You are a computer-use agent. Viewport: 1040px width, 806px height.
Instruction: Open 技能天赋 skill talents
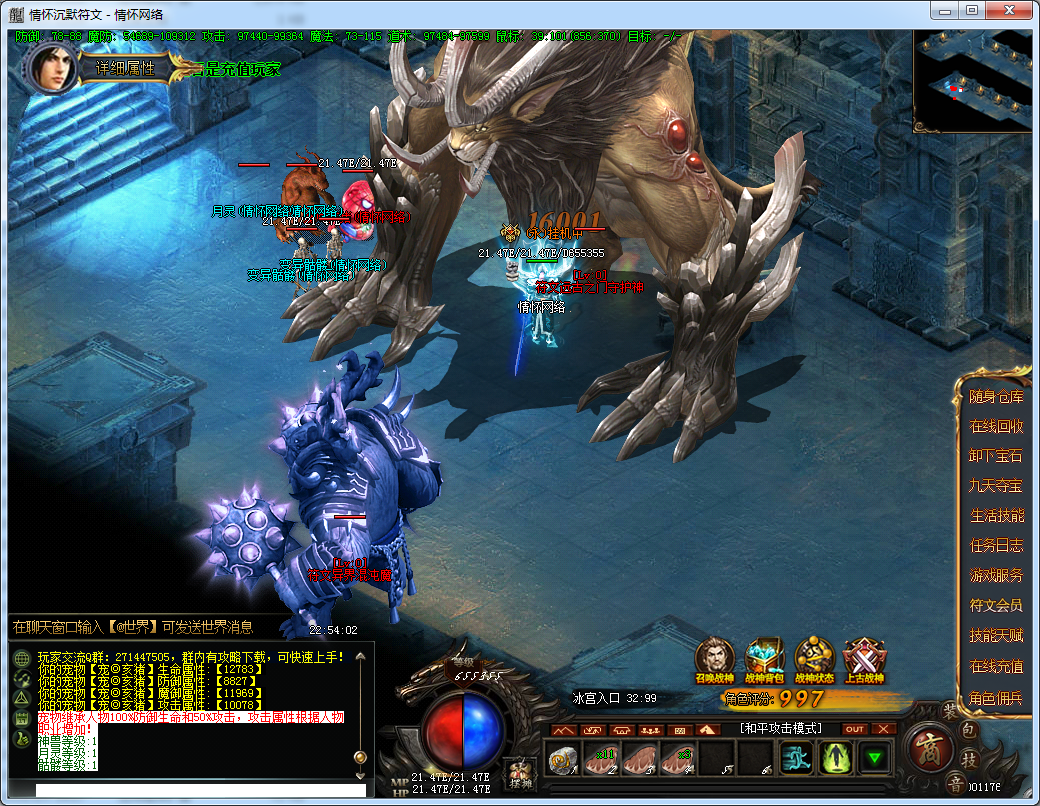[996, 636]
